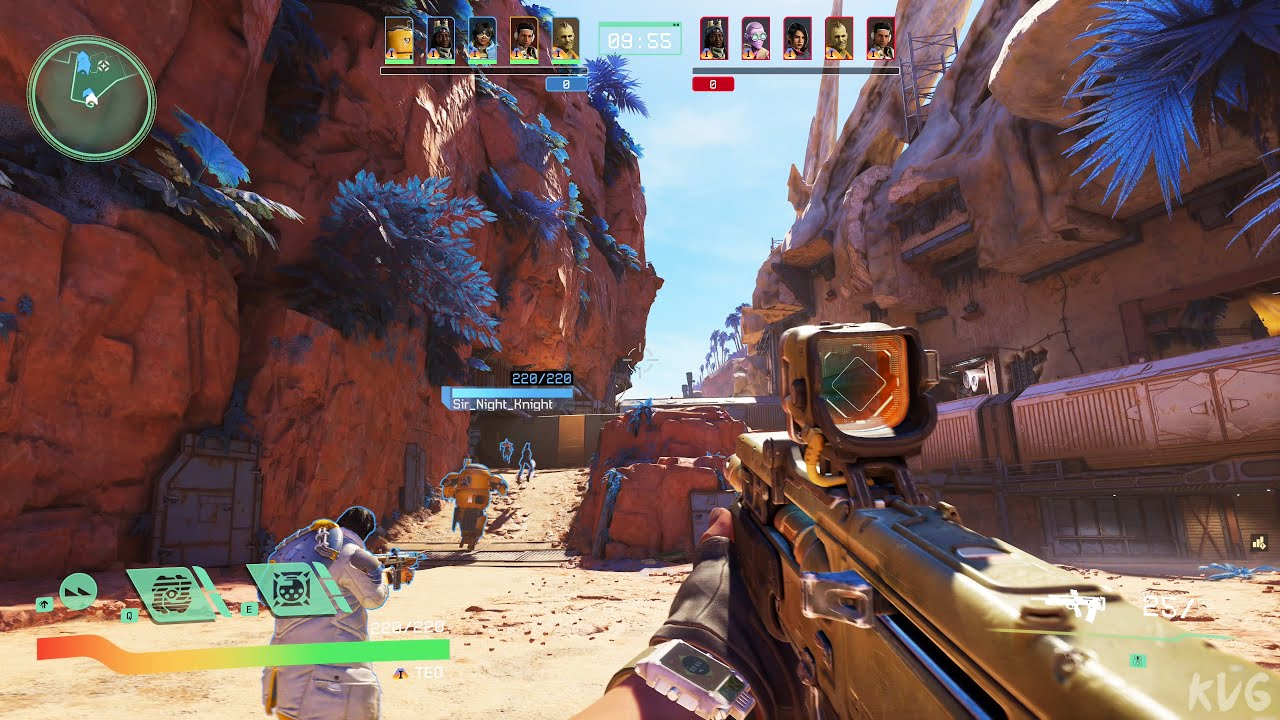This screenshot has height=720, width=1280.
Task: Select the dark-haired woman enemy portrait
Action: tap(797, 39)
